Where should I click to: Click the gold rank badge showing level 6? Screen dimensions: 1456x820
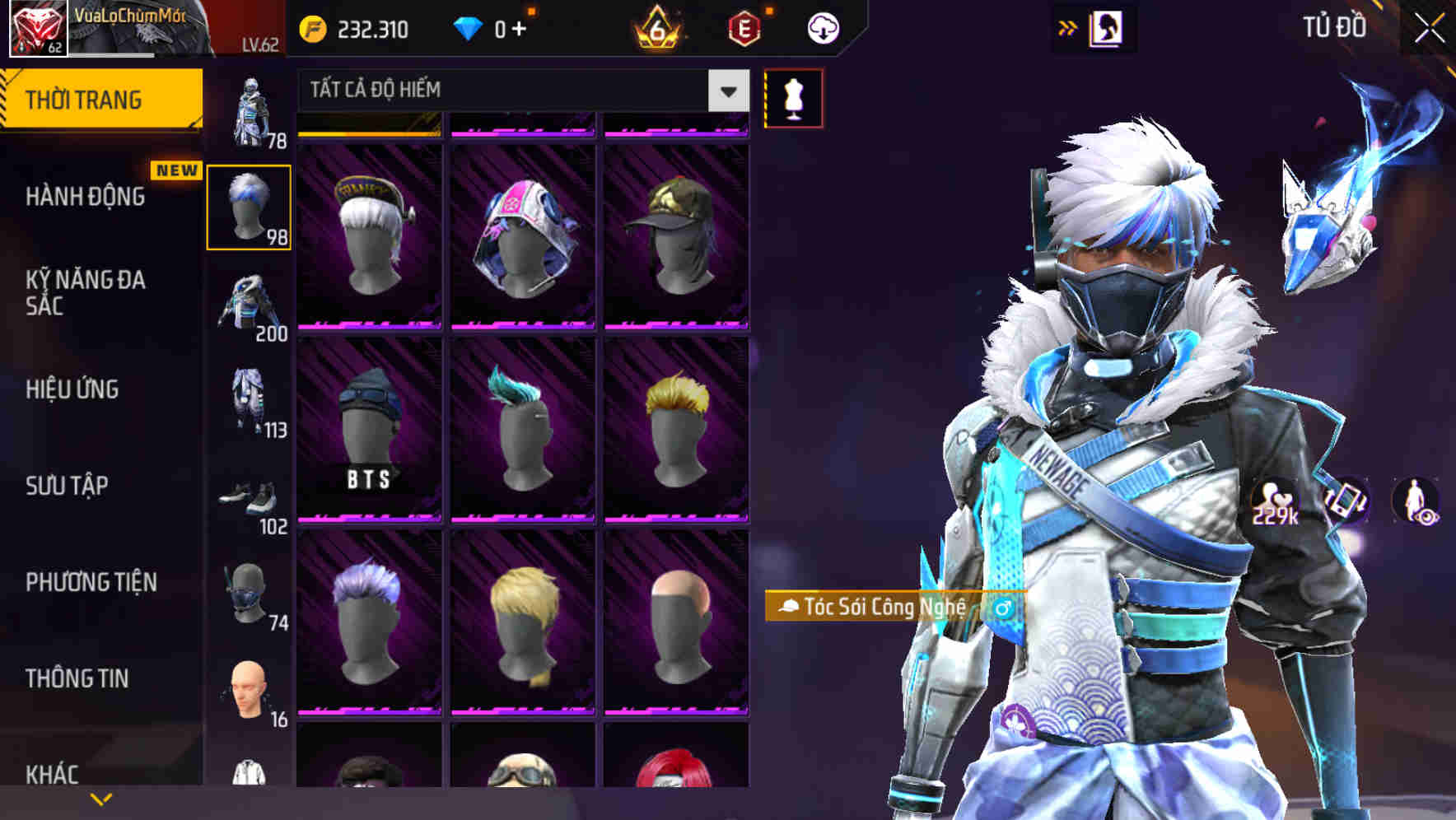pos(655,27)
